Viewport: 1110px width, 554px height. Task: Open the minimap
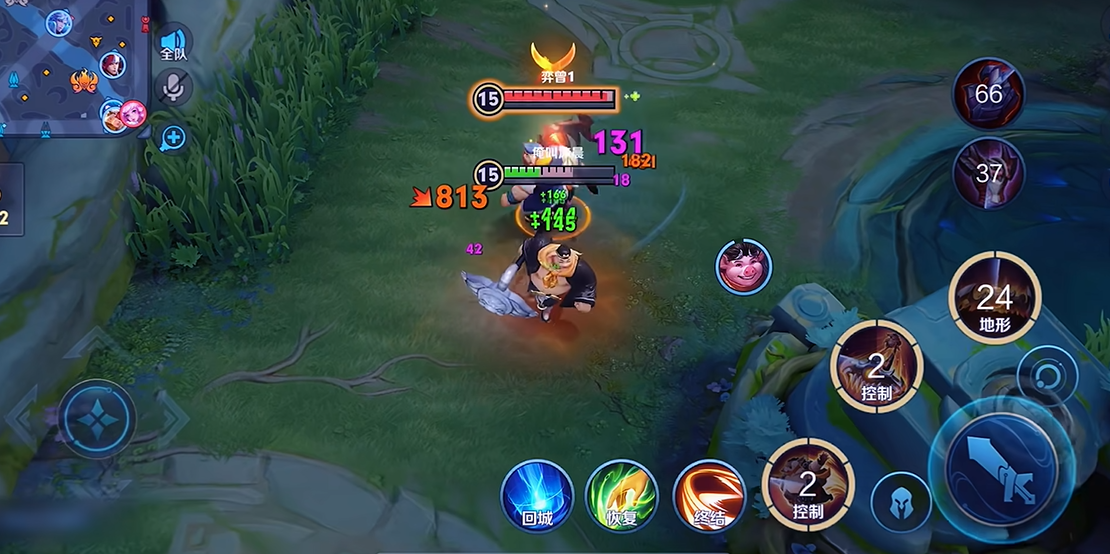[72, 66]
